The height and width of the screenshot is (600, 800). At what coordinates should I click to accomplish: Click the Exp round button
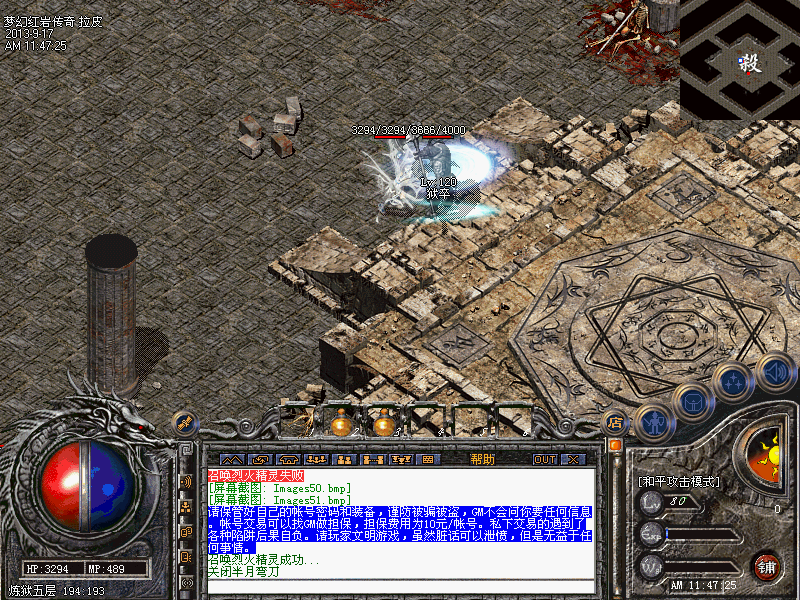click(x=651, y=534)
